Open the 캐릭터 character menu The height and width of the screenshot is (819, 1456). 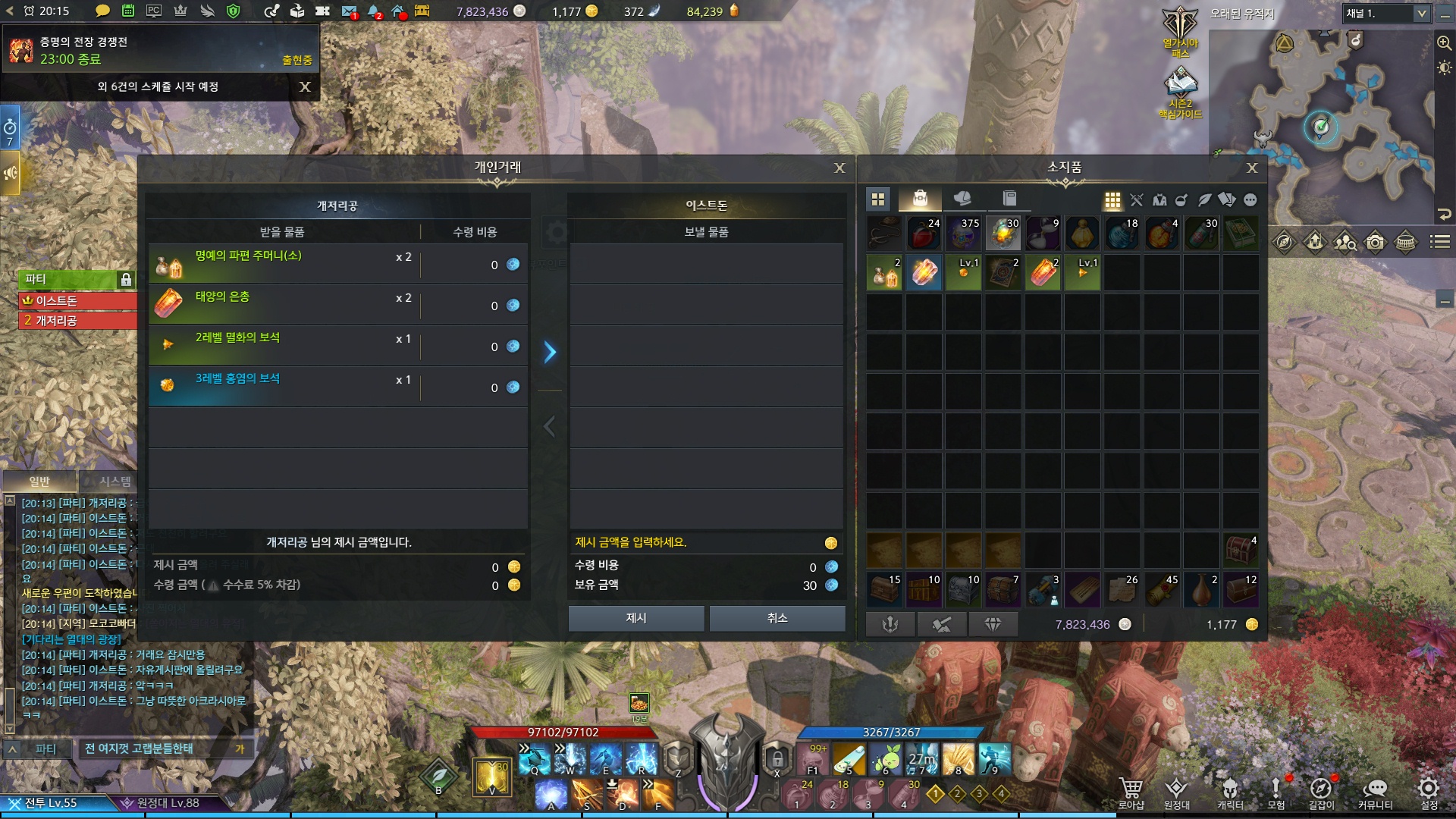(x=1229, y=792)
